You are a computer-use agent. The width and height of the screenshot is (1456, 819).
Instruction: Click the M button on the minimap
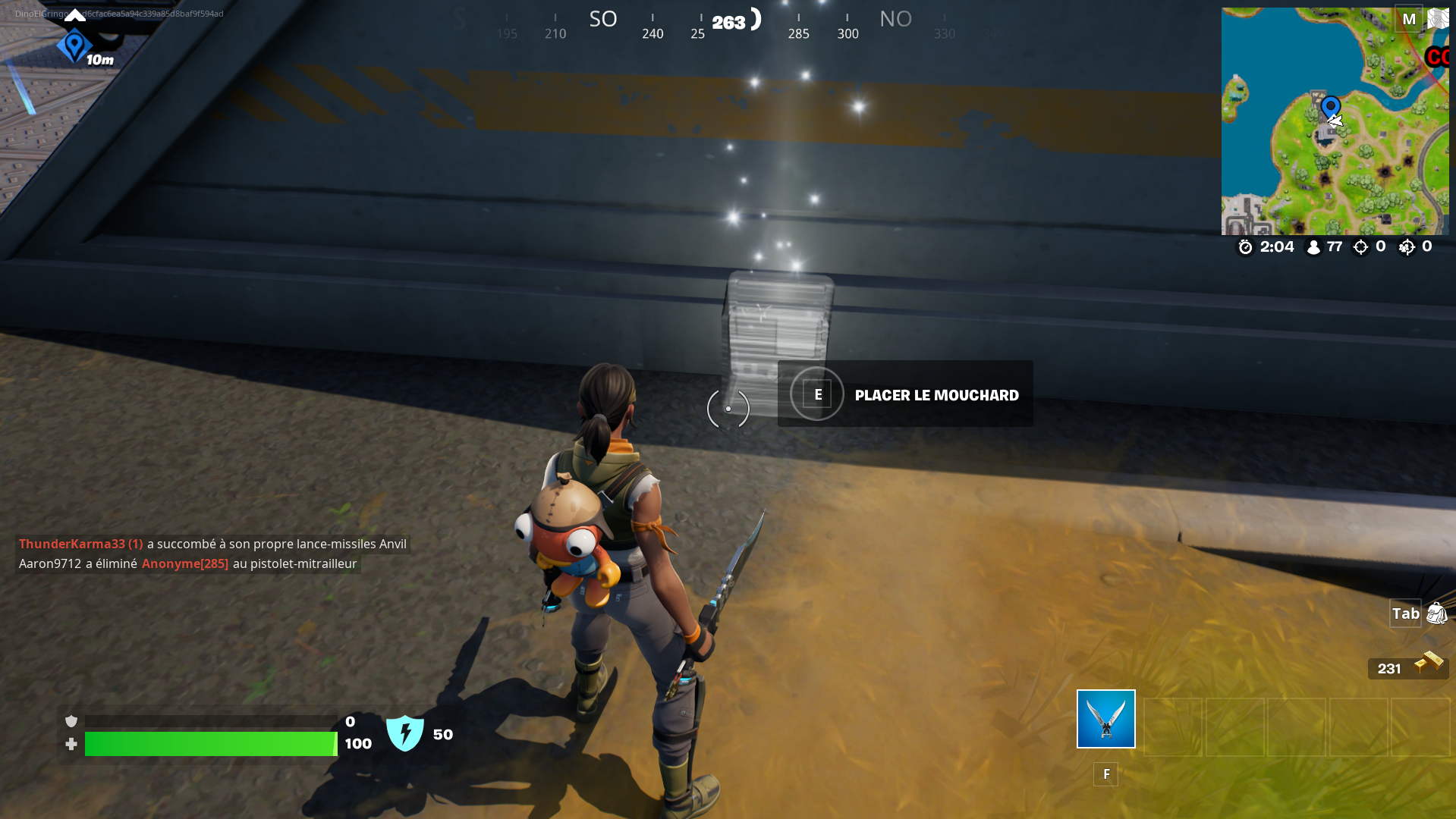click(x=1409, y=18)
